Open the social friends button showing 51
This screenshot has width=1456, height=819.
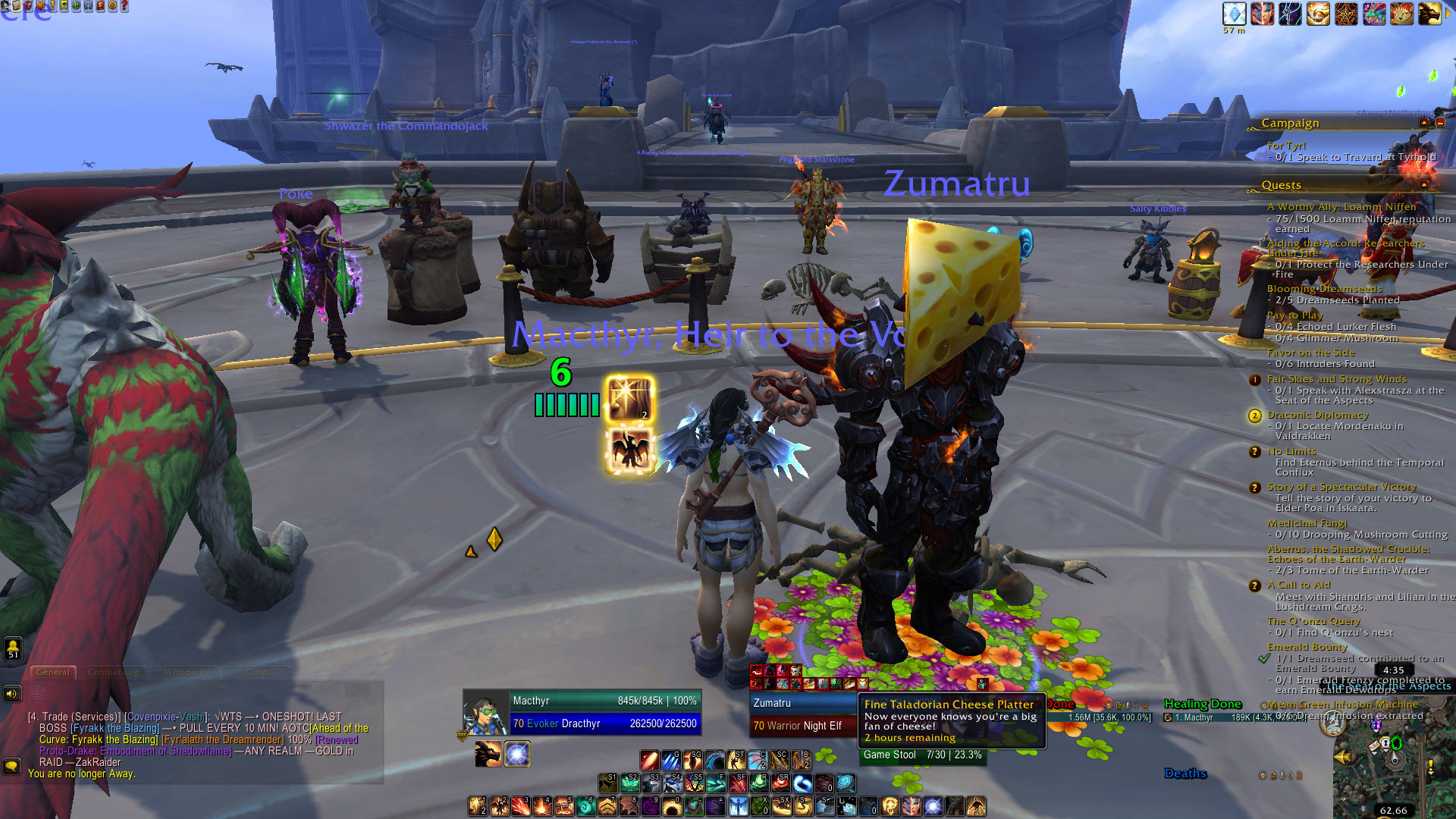click(x=13, y=648)
